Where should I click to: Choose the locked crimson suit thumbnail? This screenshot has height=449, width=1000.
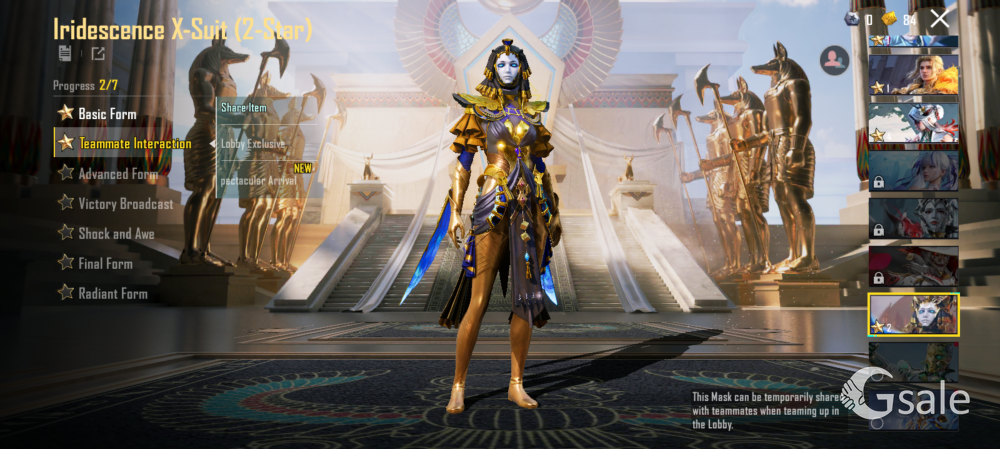click(913, 266)
